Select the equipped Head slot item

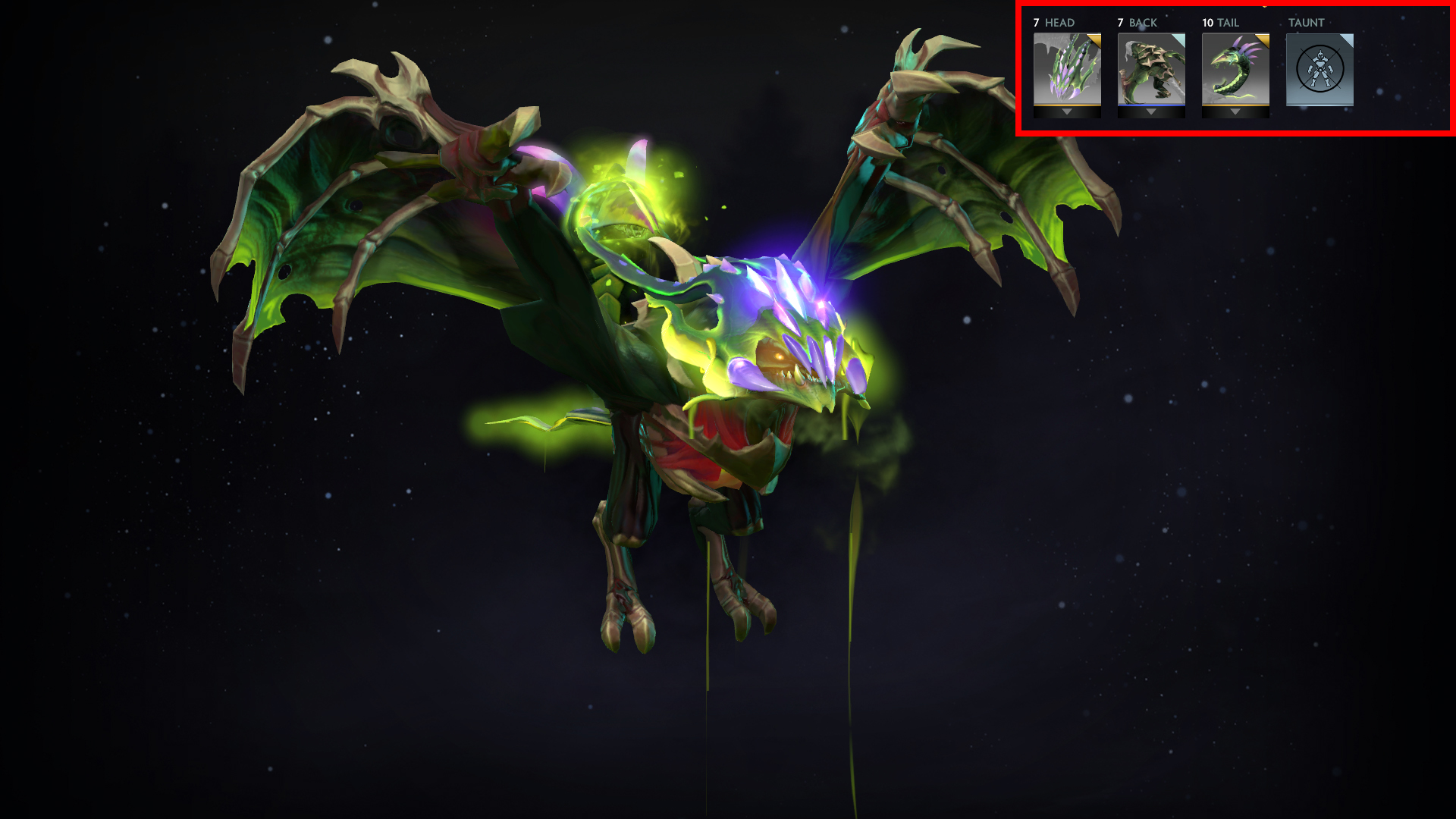coord(1067,68)
